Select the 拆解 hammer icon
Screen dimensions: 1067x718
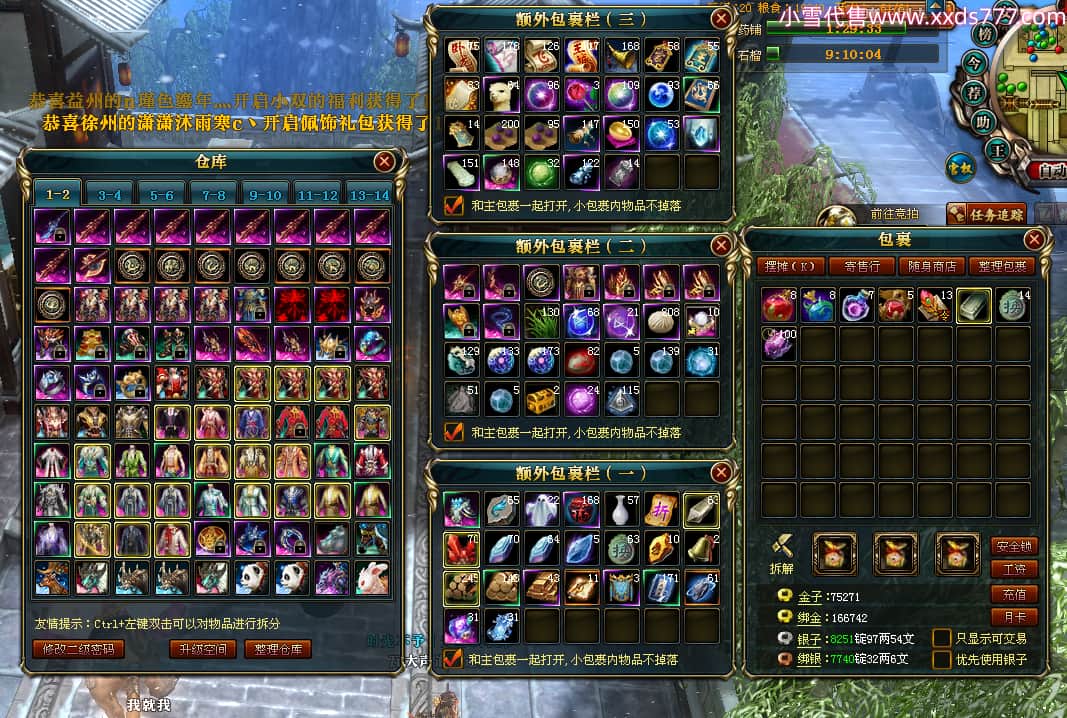783,548
